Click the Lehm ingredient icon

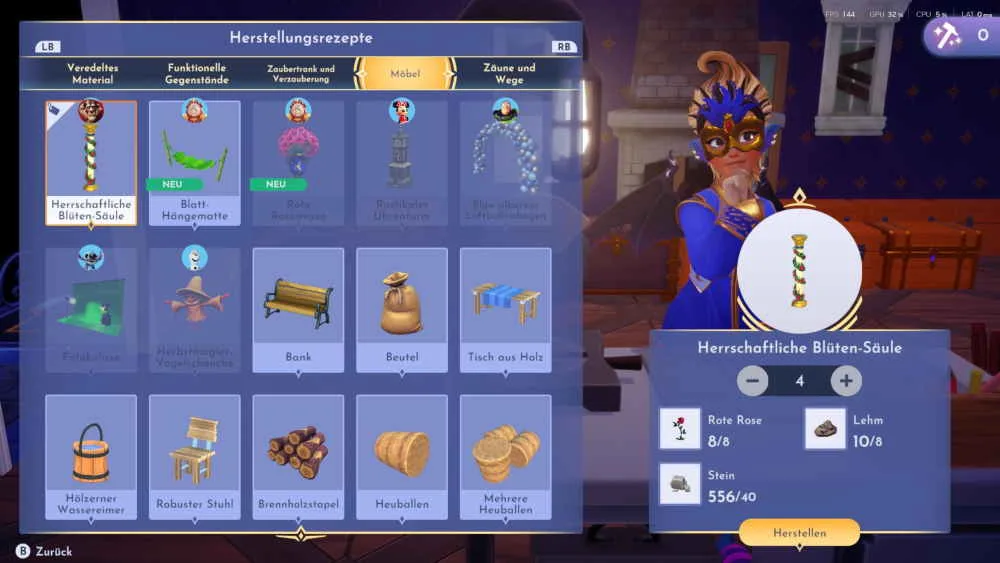point(825,428)
